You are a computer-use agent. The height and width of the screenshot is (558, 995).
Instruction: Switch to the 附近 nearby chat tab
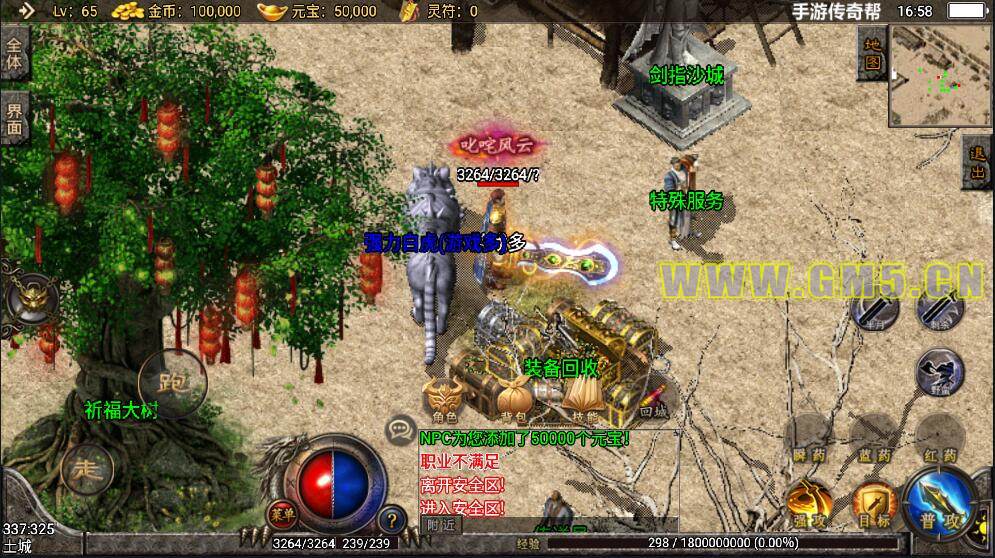[440, 524]
